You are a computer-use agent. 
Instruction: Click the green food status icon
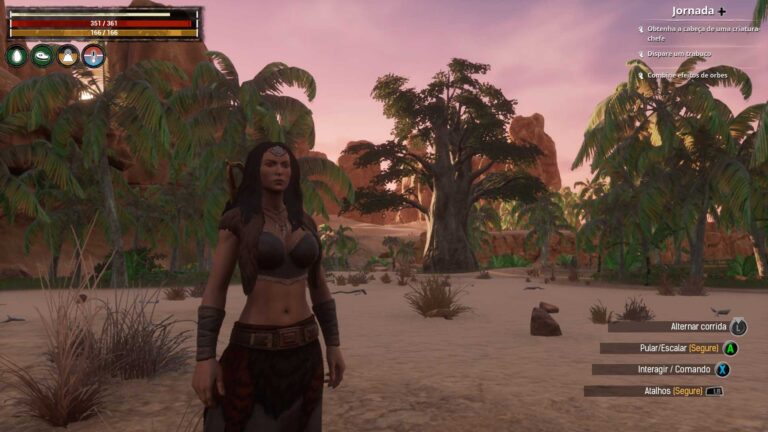click(43, 56)
